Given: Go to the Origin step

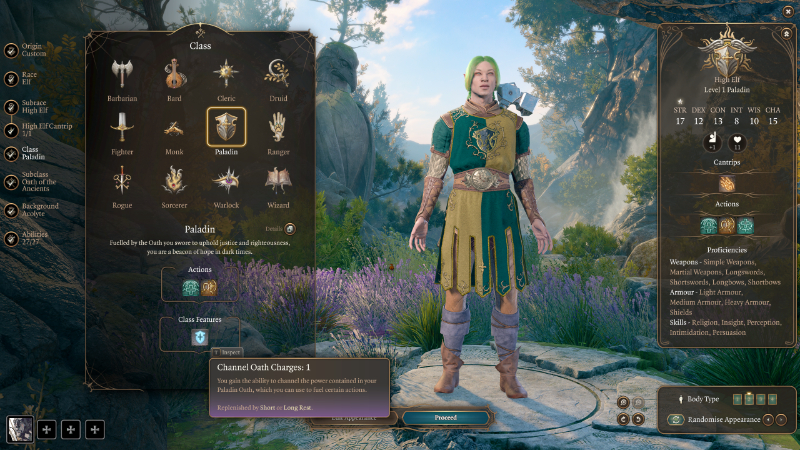Looking at the screenshot, I should 30,52.
